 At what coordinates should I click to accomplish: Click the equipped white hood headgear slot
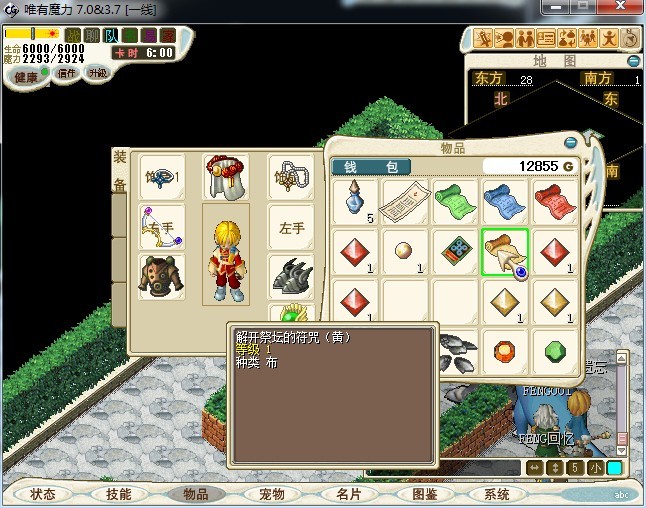click(225, 177)
